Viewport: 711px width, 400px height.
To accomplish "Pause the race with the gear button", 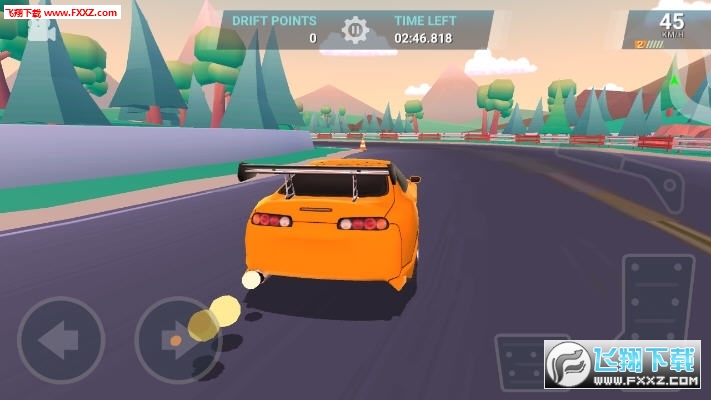I will (355, 30).
